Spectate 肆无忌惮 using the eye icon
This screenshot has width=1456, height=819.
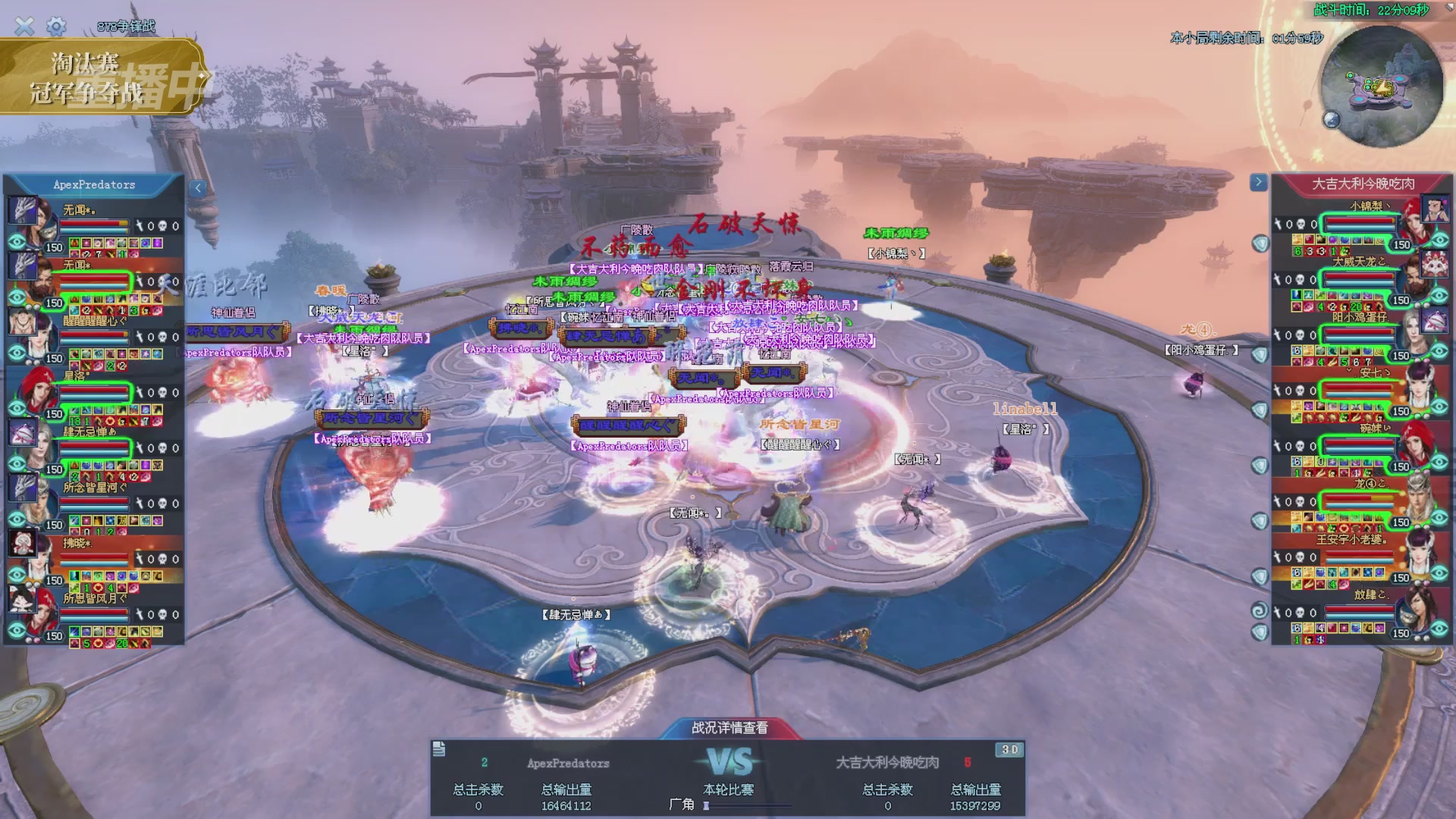[17, 464]
